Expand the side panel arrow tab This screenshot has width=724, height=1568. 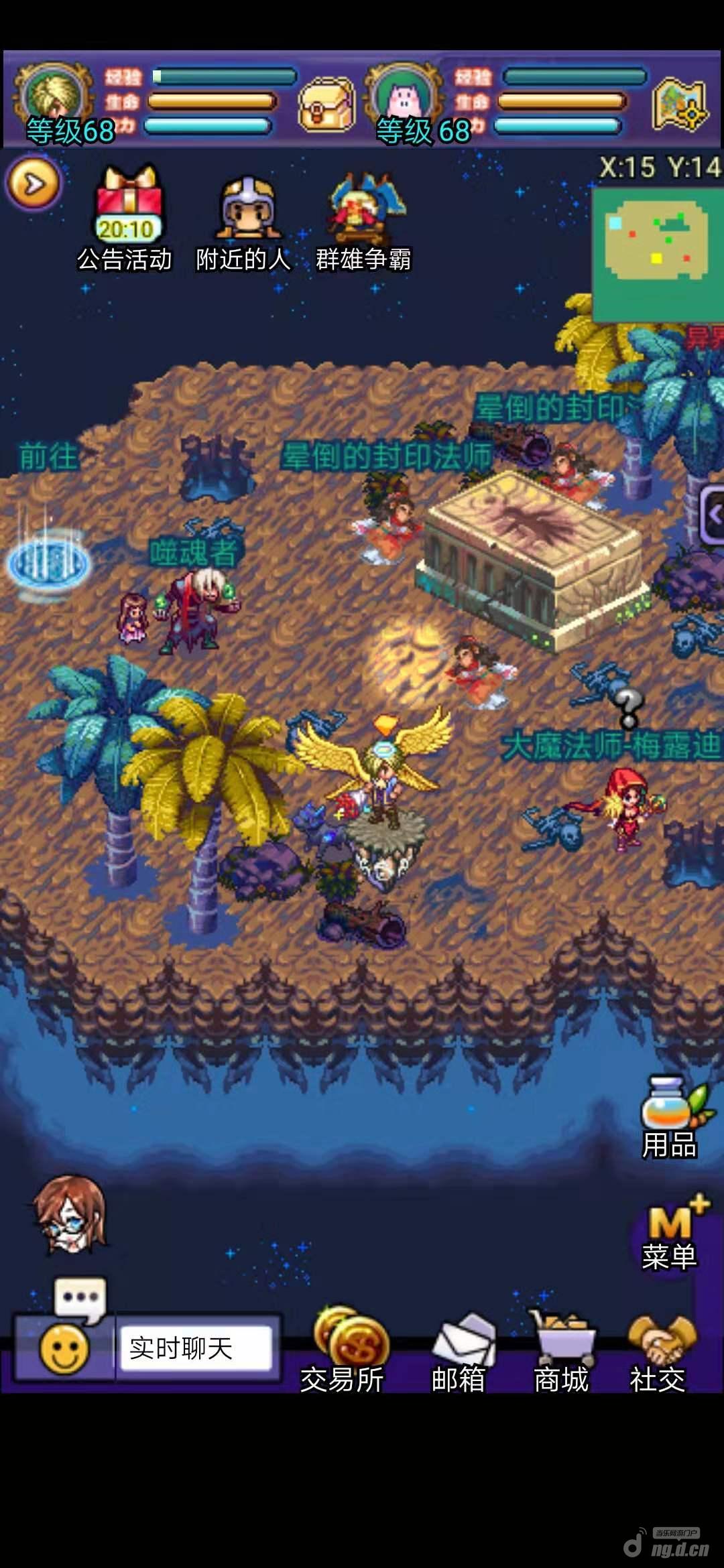pyautogui.click(x=712, y=515)
